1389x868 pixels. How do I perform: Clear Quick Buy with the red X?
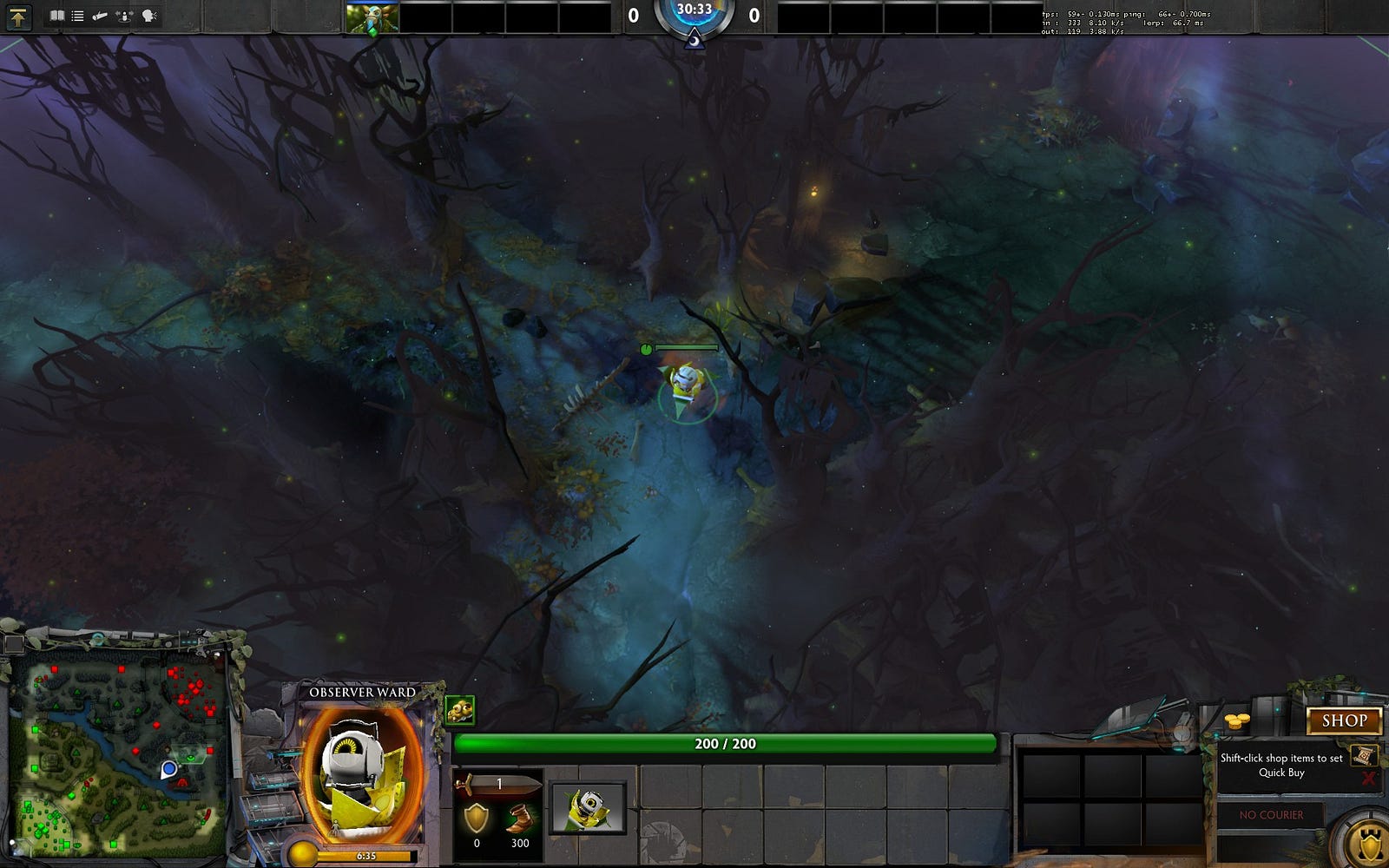coord(1368,779)
